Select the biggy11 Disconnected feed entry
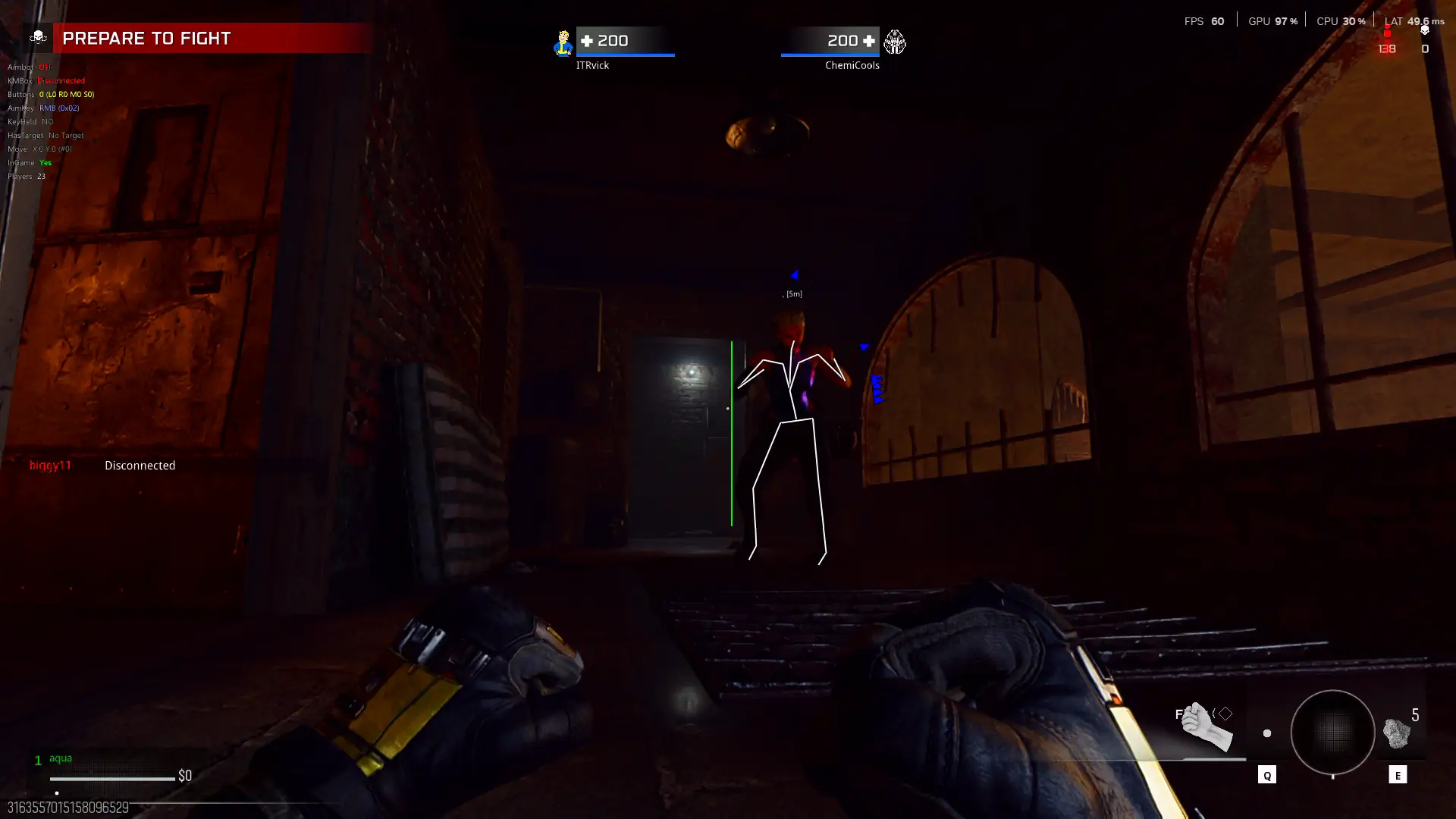 point(102,466)
